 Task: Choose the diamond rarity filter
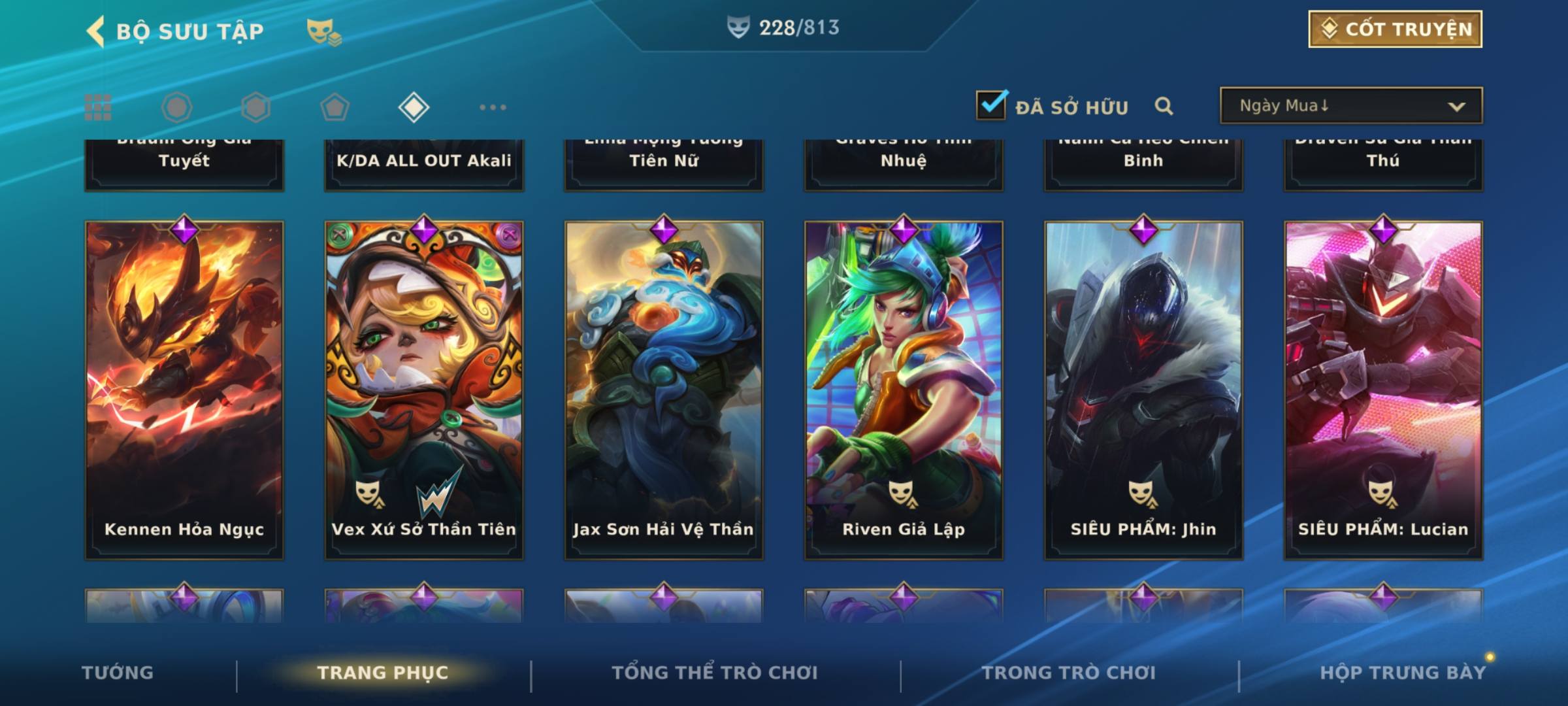click(x=414, y=107)
